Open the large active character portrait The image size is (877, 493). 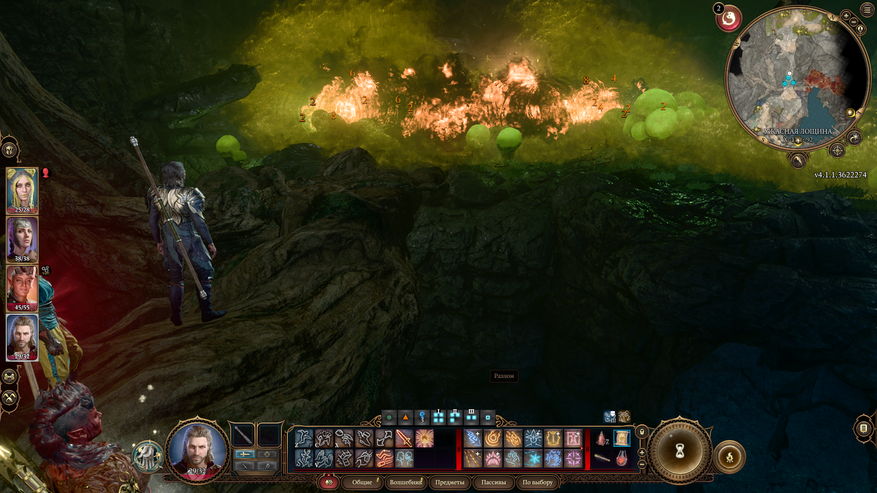point(197,449)
